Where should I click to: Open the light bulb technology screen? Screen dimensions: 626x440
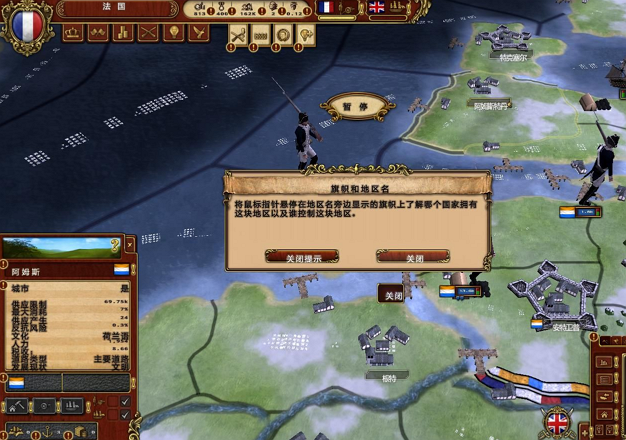[x=173, y=33]
